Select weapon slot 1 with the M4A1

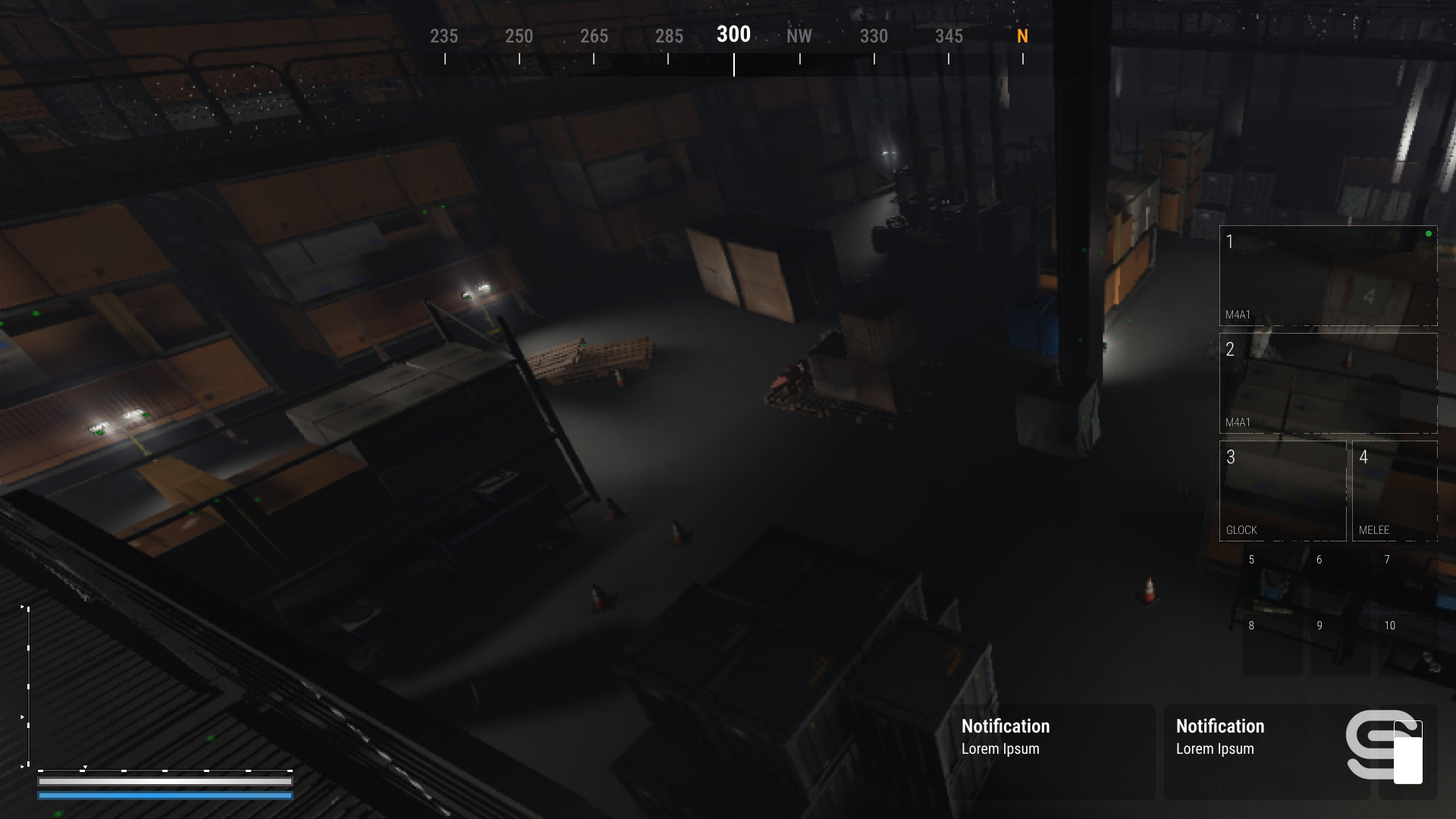click(1328, 276)
